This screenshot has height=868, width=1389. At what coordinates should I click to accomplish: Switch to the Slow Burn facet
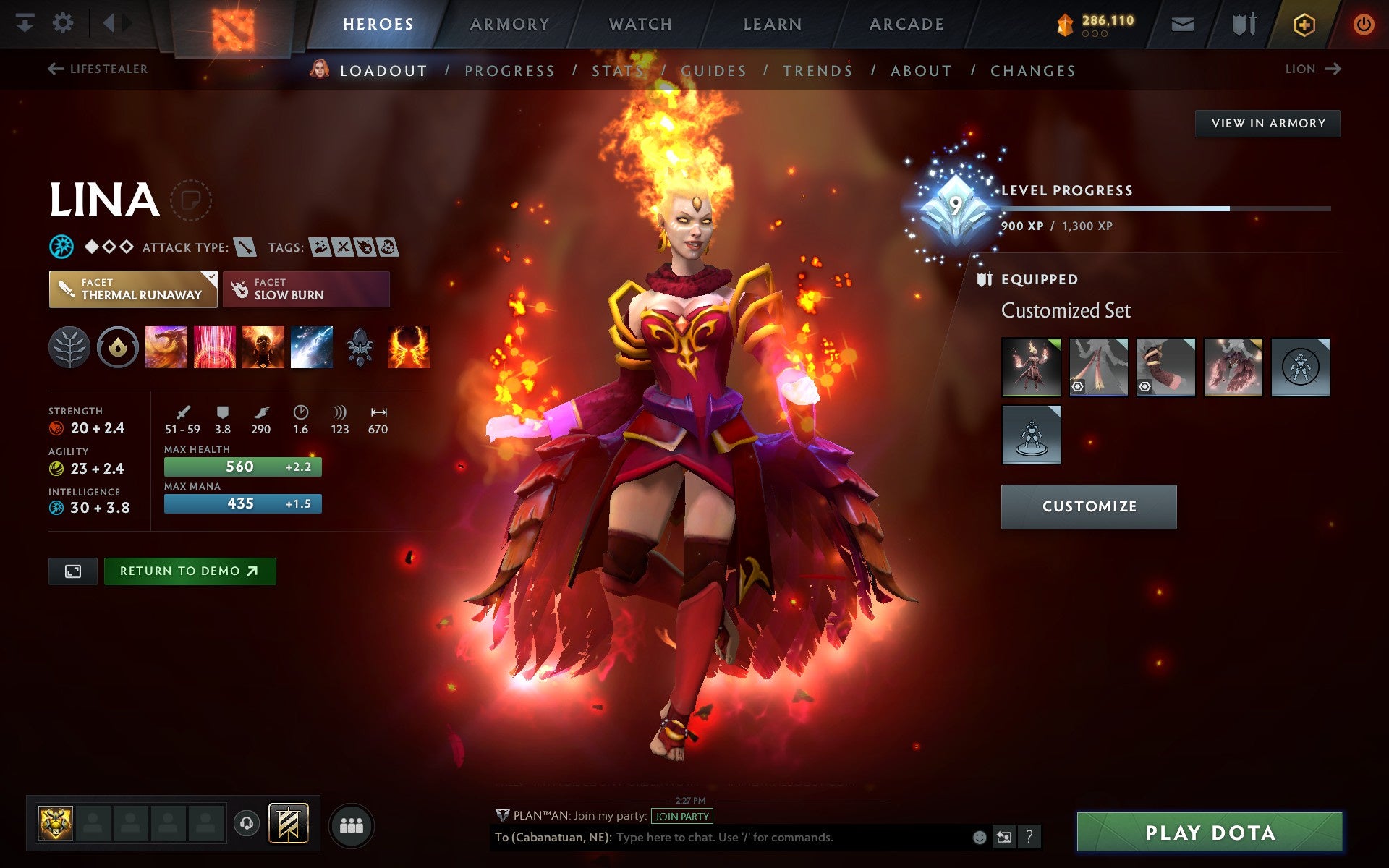(305, 289)
